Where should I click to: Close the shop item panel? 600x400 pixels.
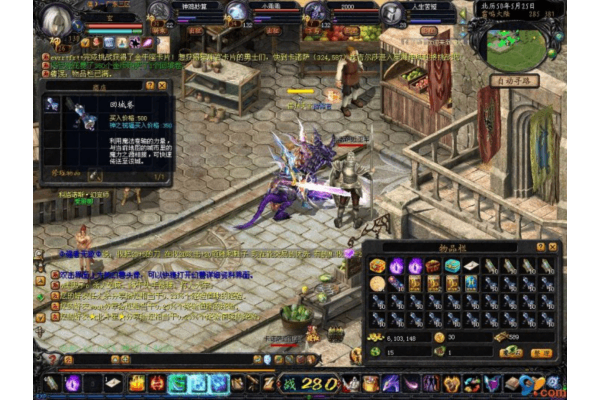tap(164, 85)
